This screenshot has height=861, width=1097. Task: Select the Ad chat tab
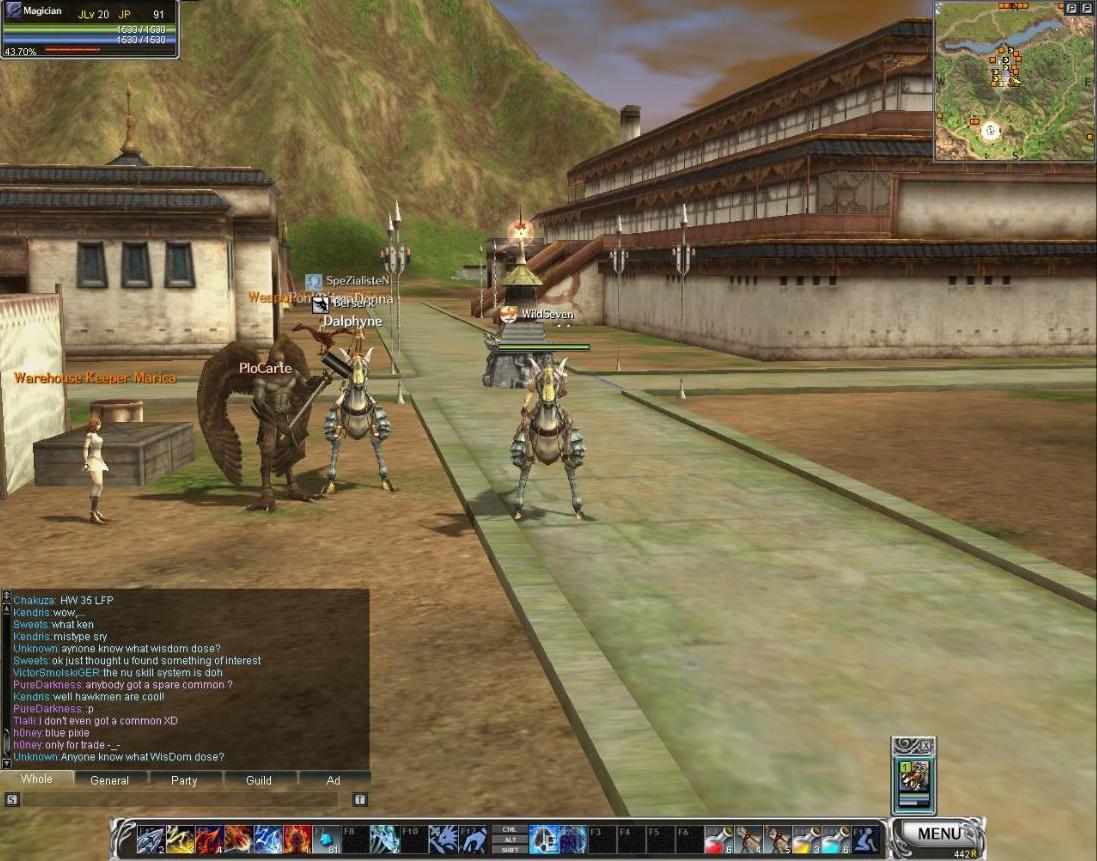pyautogui.click(x=333, y=780)
